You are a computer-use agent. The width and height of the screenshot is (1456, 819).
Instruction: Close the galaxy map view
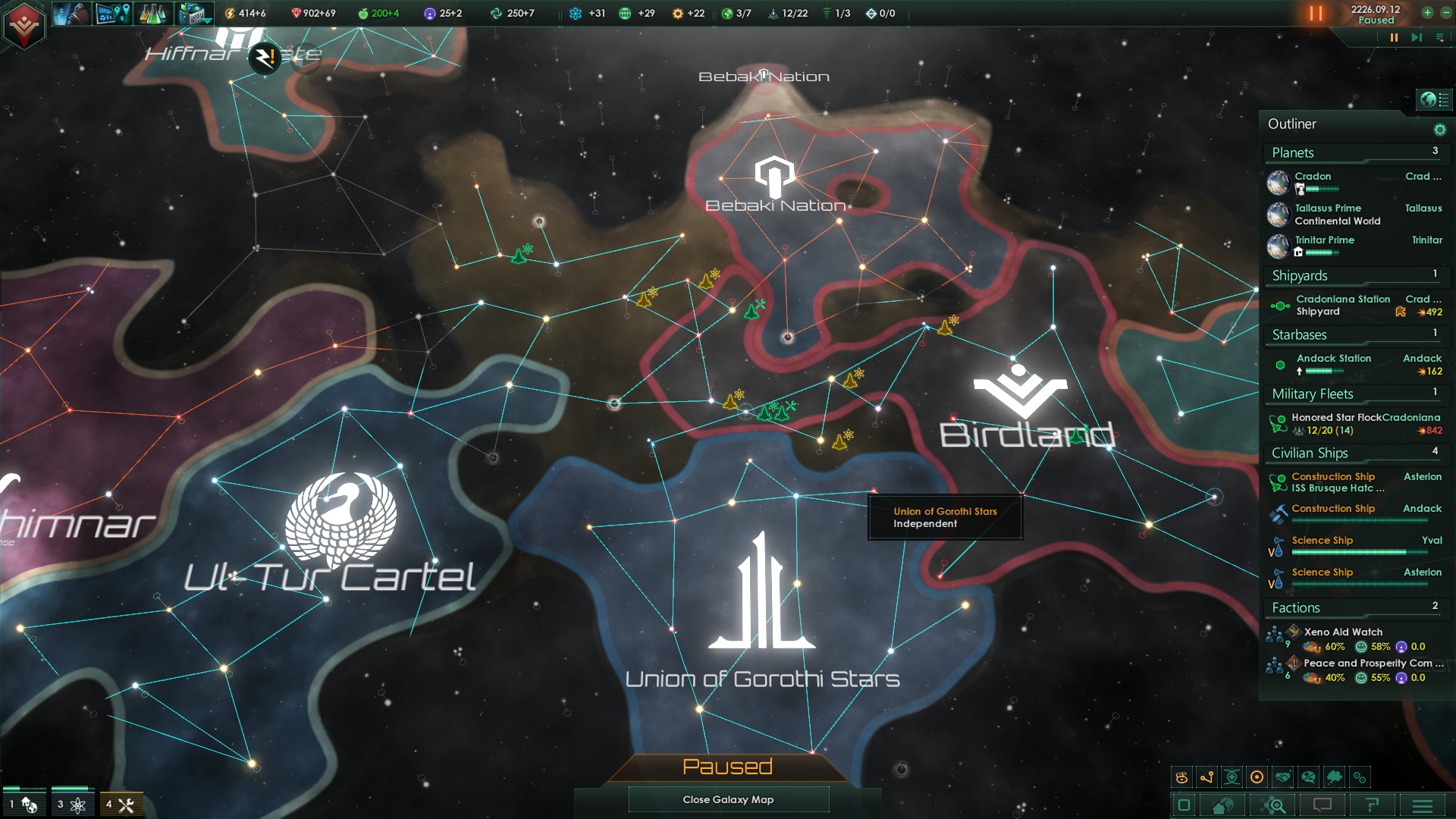tap(728, 799)
